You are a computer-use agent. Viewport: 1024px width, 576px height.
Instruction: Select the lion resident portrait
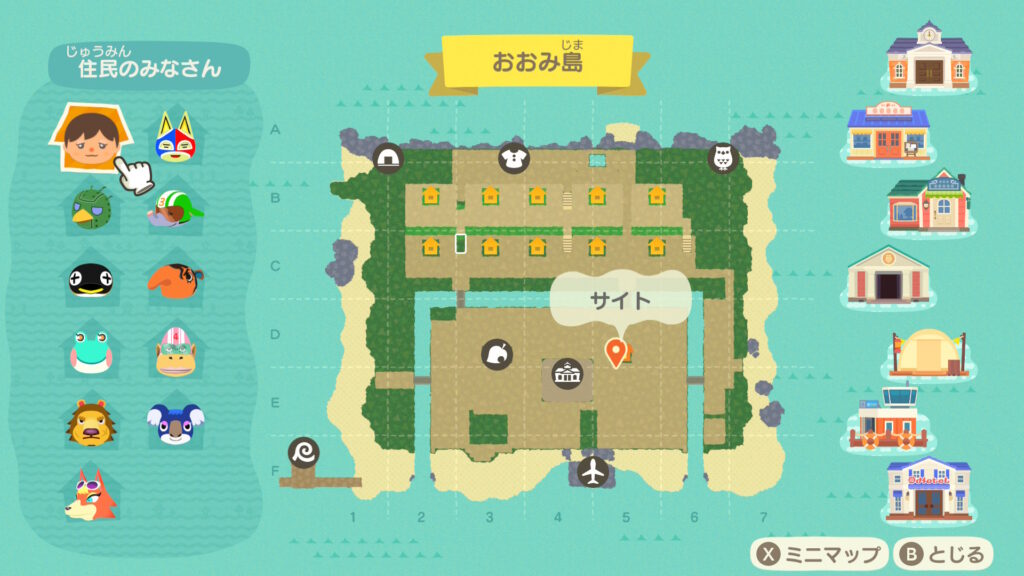[x=90, y=421]
